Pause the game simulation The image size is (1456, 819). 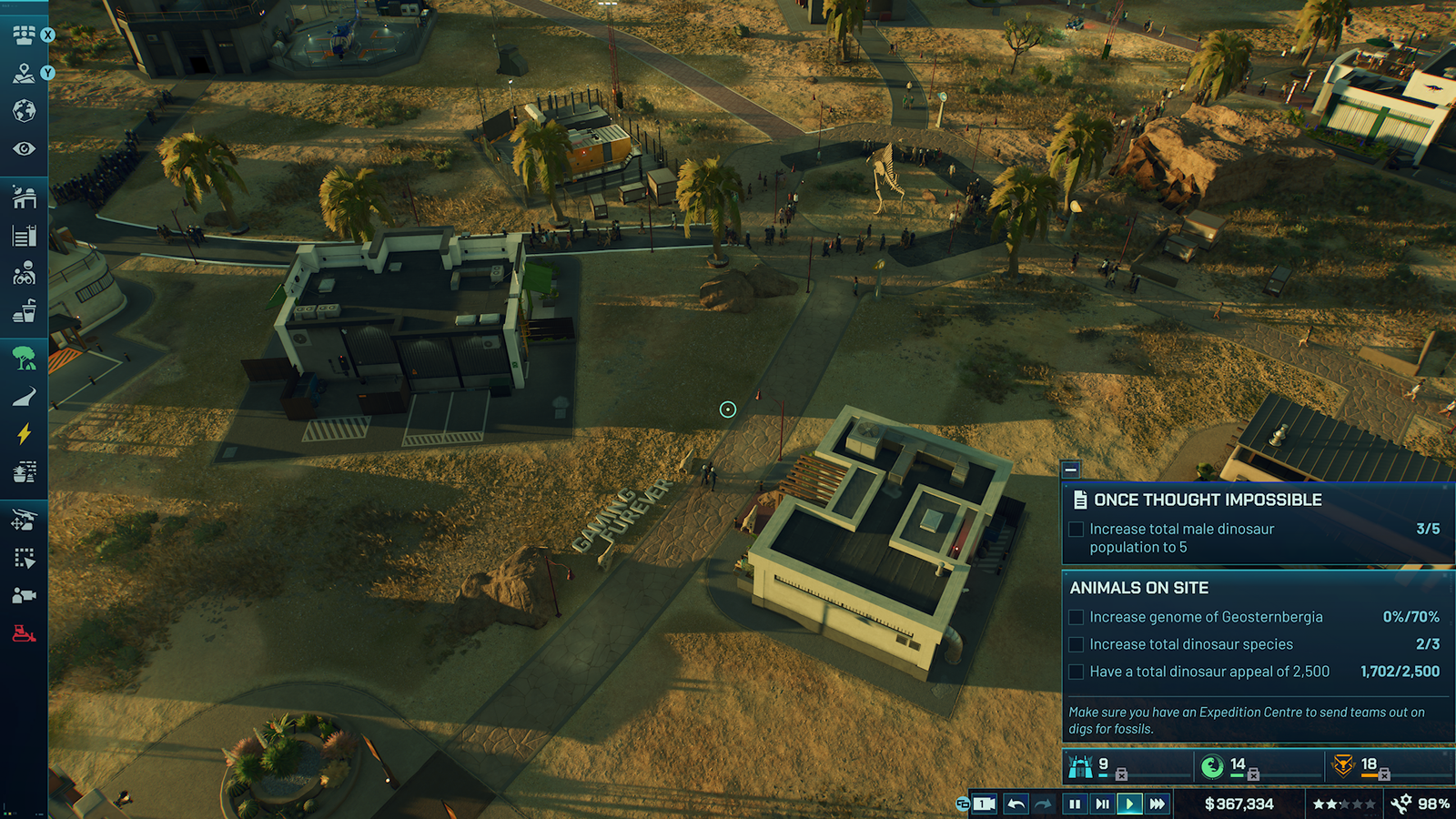[x=1075, y=804]
